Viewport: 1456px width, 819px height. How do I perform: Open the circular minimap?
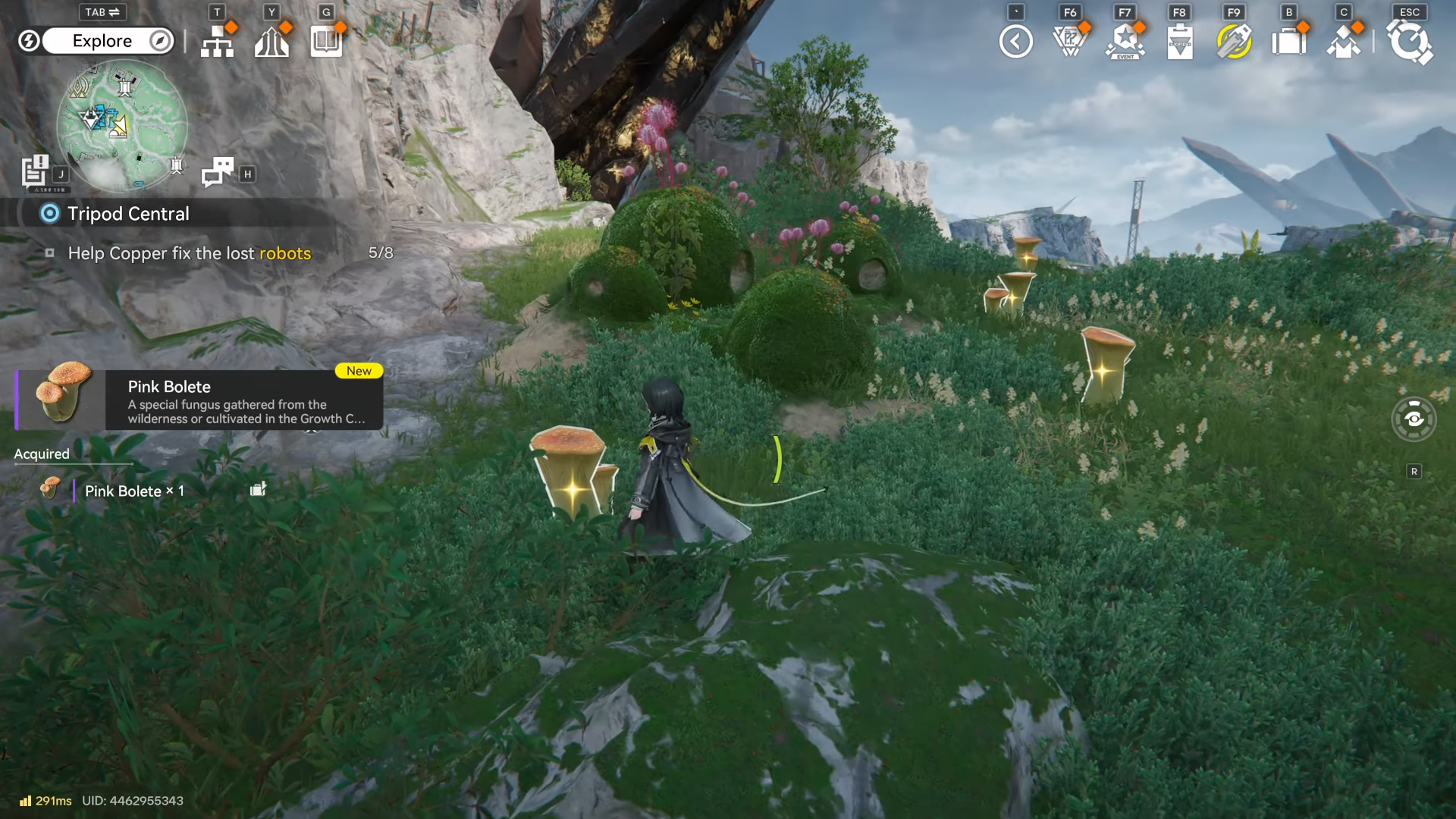(122, 124)
